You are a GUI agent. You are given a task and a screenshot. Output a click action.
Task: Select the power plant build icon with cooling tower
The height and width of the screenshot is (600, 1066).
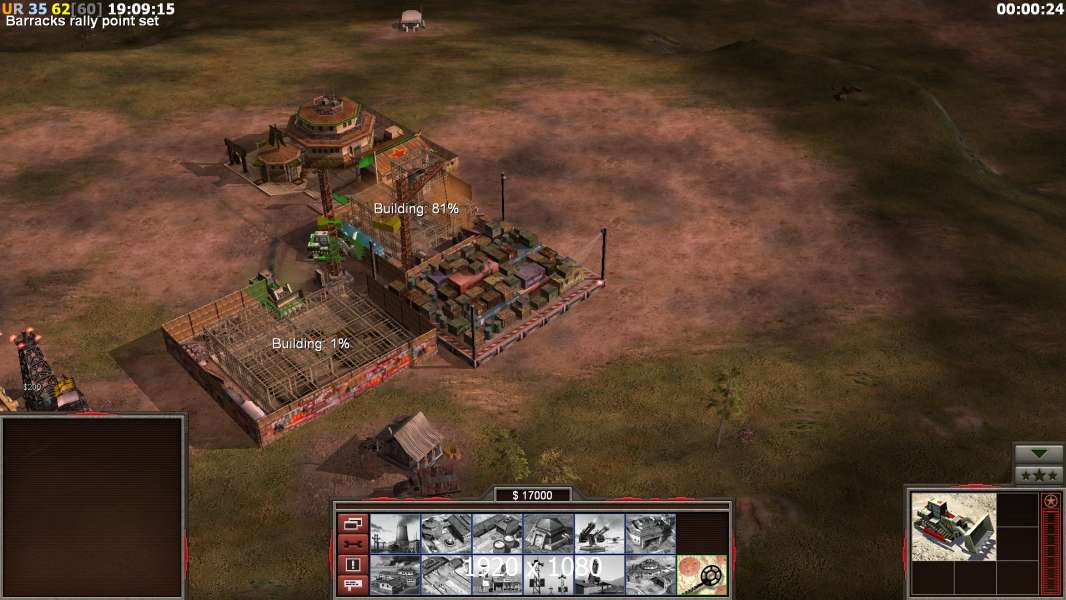(x=394, y=533)
